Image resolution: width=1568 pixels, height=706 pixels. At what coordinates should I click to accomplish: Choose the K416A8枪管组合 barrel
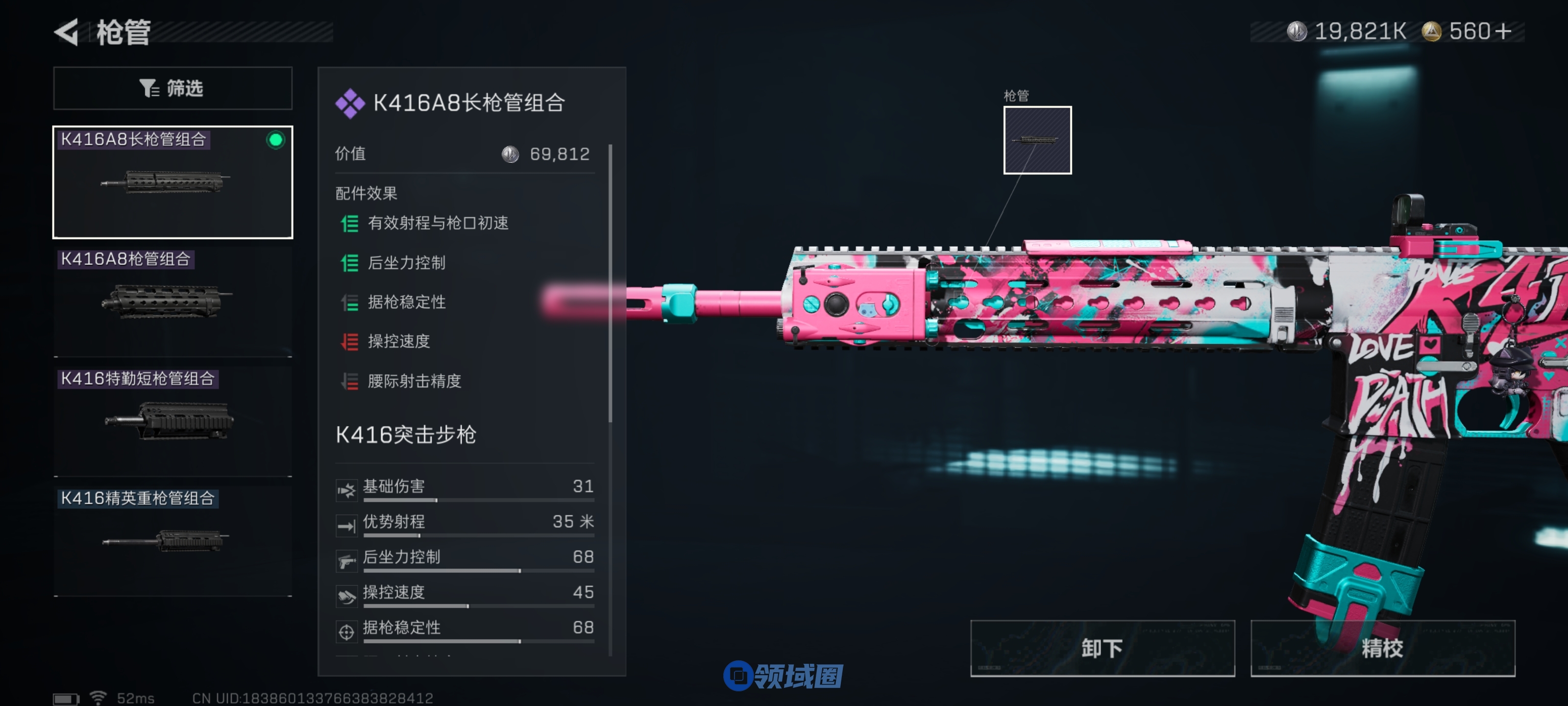[173, 302]
